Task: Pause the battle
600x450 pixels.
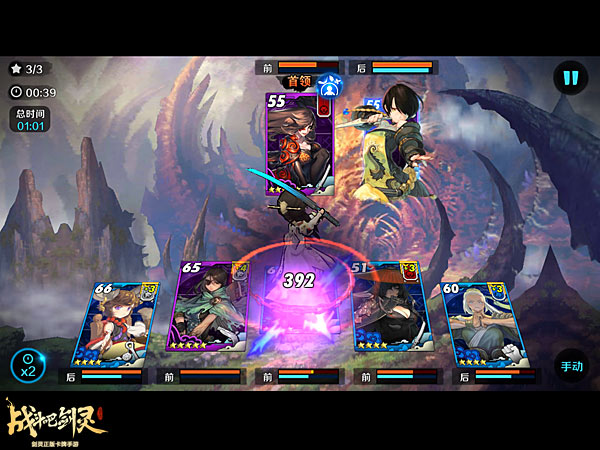Action: click(x=570, y=77)
